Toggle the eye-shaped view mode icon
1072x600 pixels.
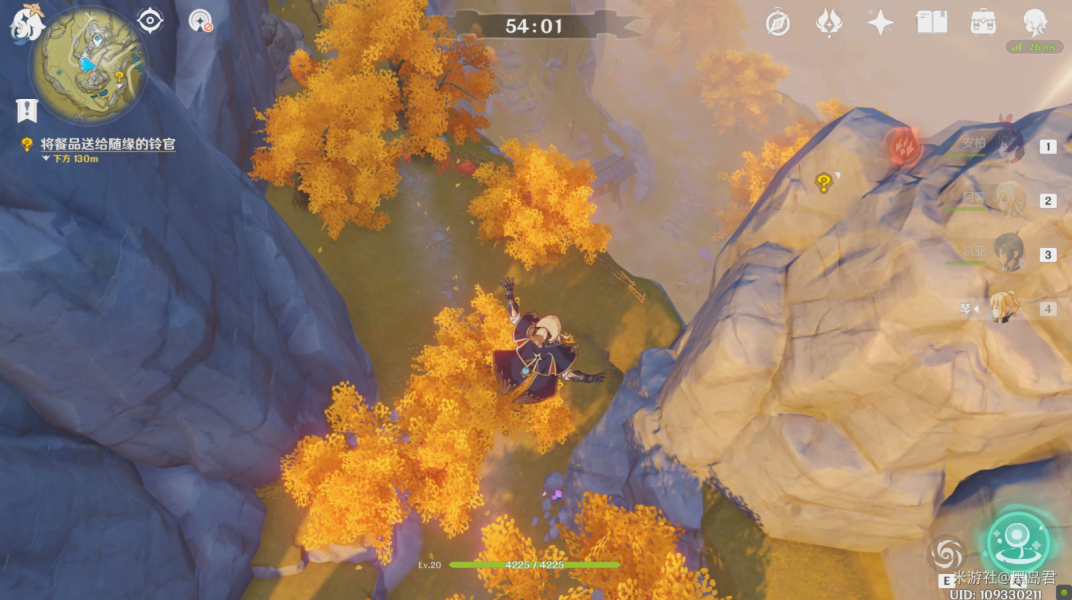[x=150, y=20]
